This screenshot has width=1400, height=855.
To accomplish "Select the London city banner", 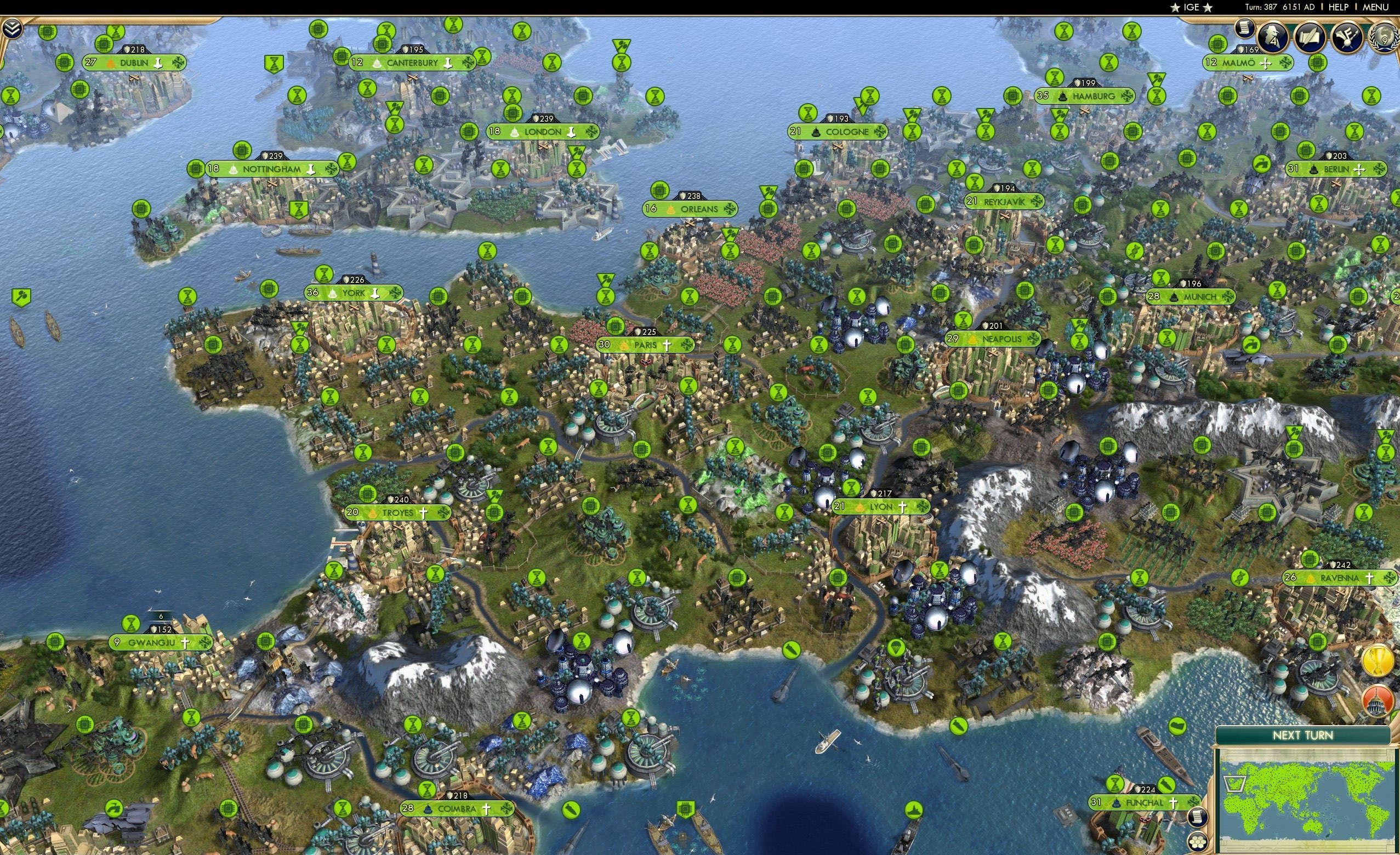I will pos(543,131).
